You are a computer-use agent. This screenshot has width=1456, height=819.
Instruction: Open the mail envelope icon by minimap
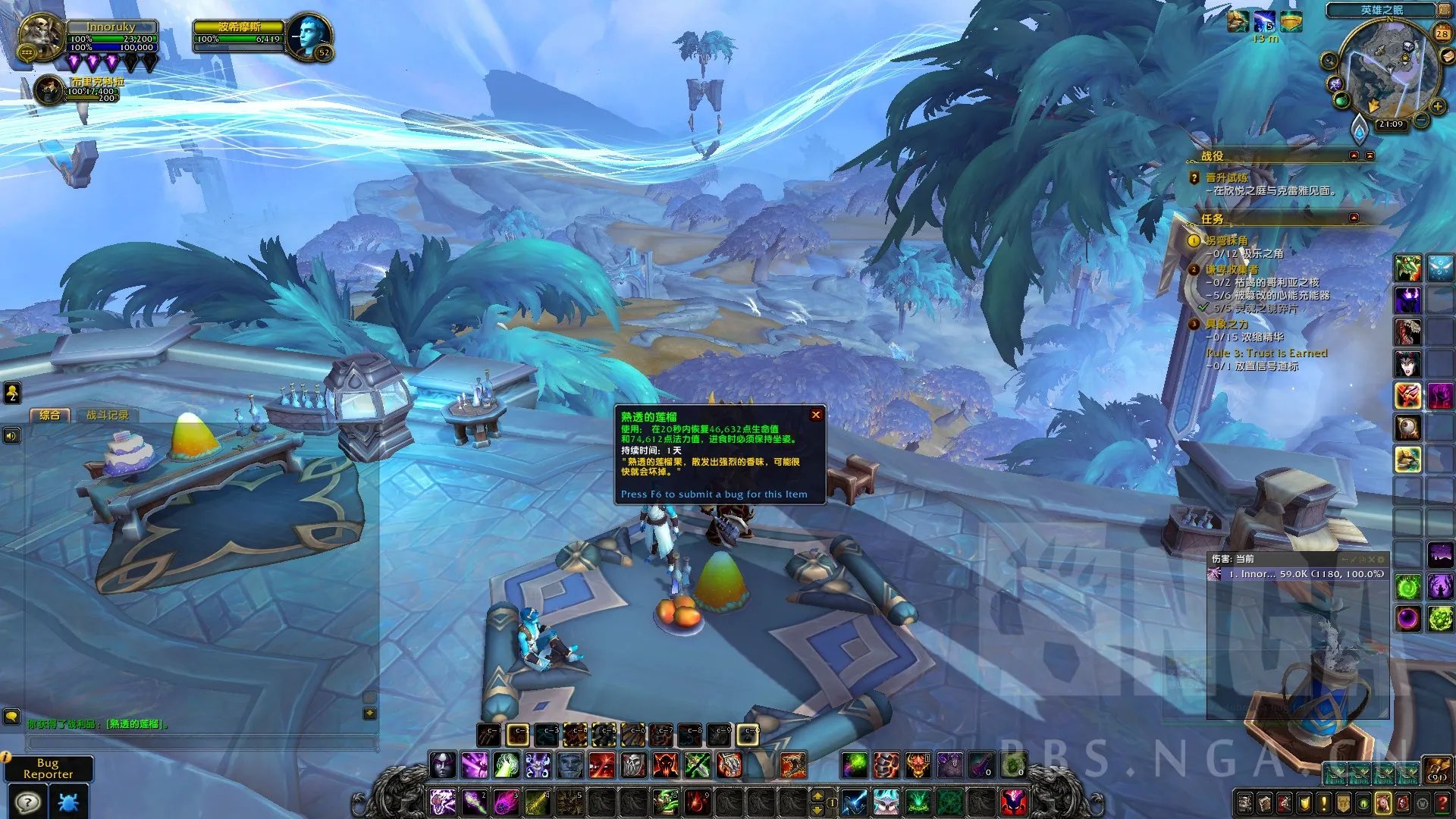click(x=1445, y=55)
